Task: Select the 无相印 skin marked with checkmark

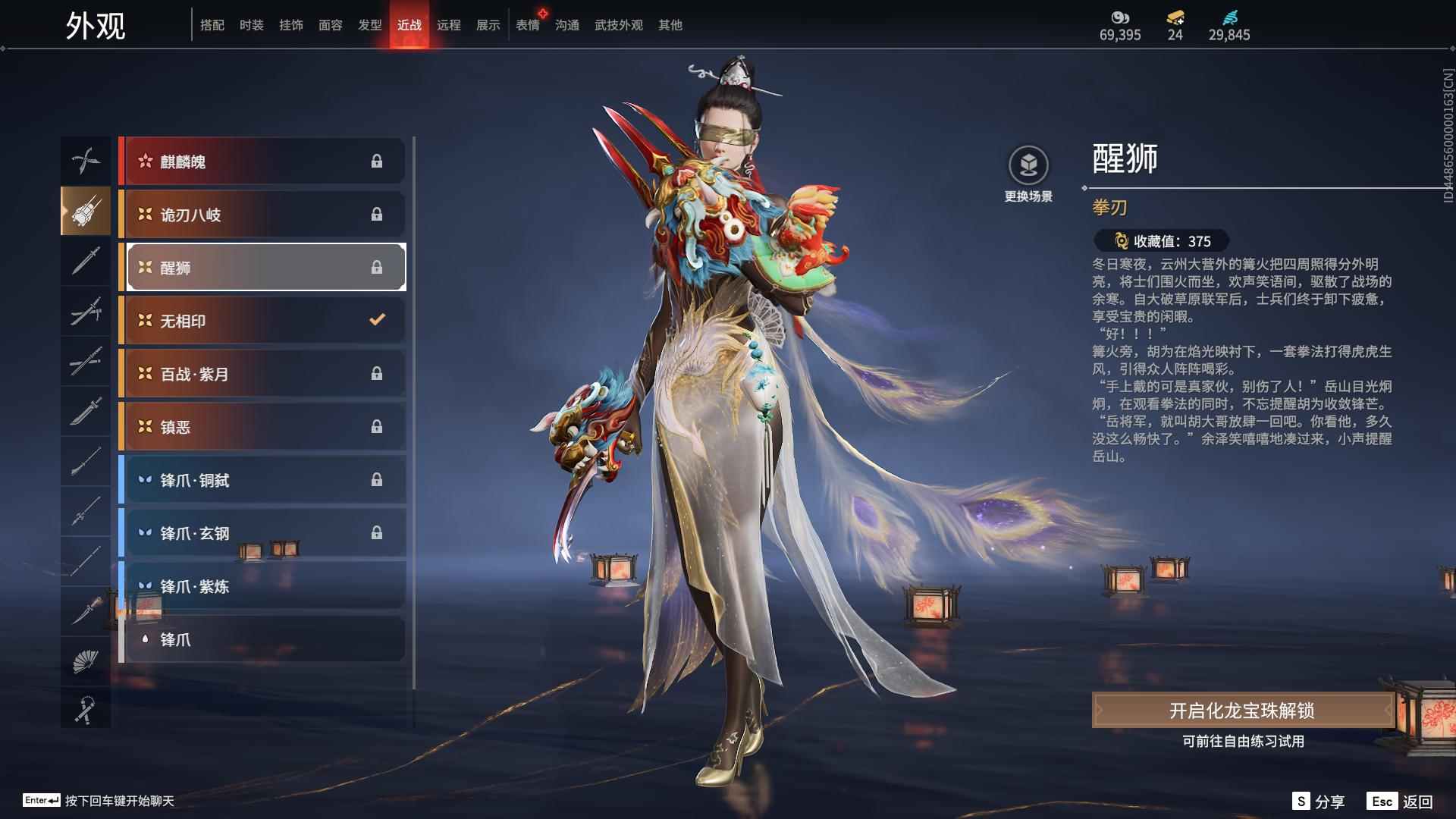Action: tap(262, 321)
